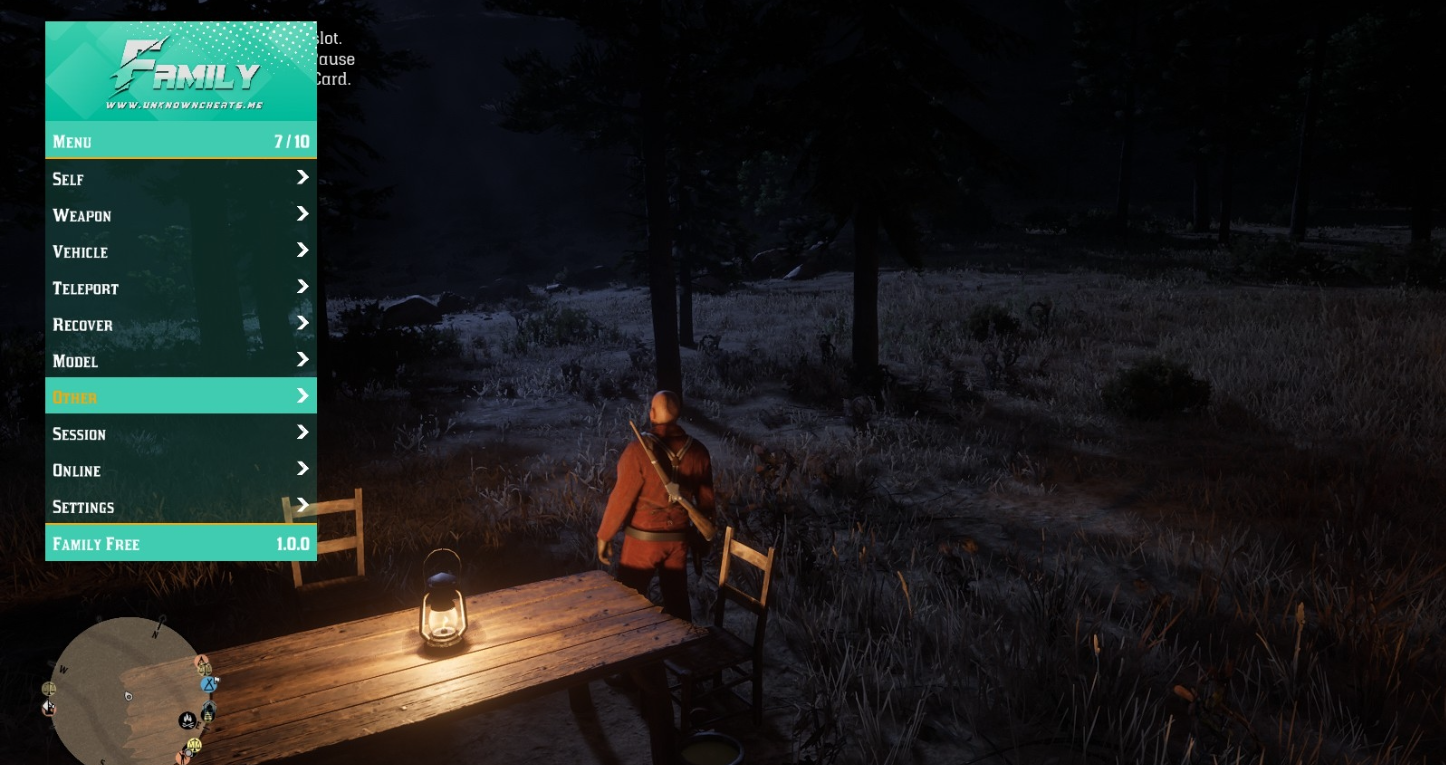Open the Settings menu entry
Viewport: 1446px width, 765px height.
point(180,507)
